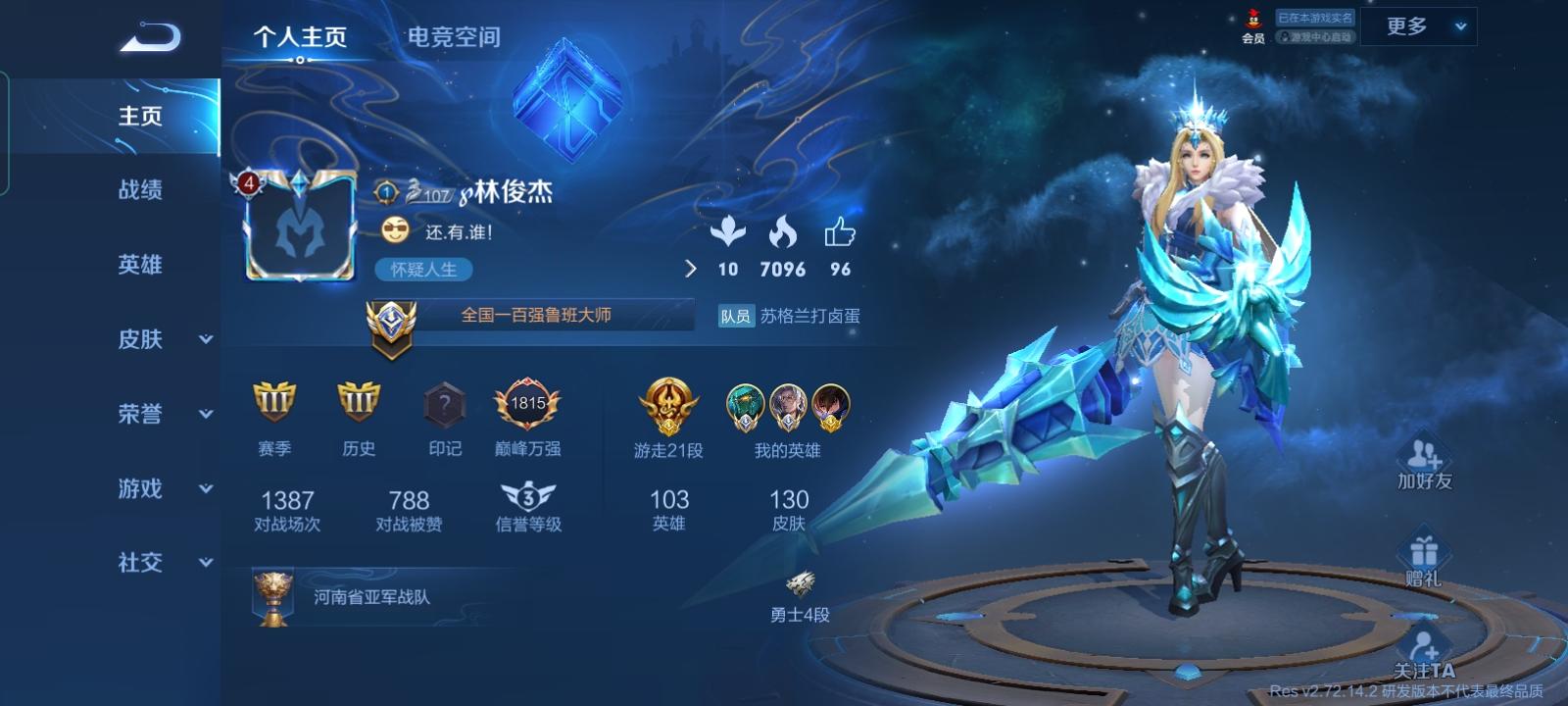Image resolution: width=1568 pixels, height=706 pixels.
Task: Open the 加好友 (add friend) icon
Action: pos(1426,456)
